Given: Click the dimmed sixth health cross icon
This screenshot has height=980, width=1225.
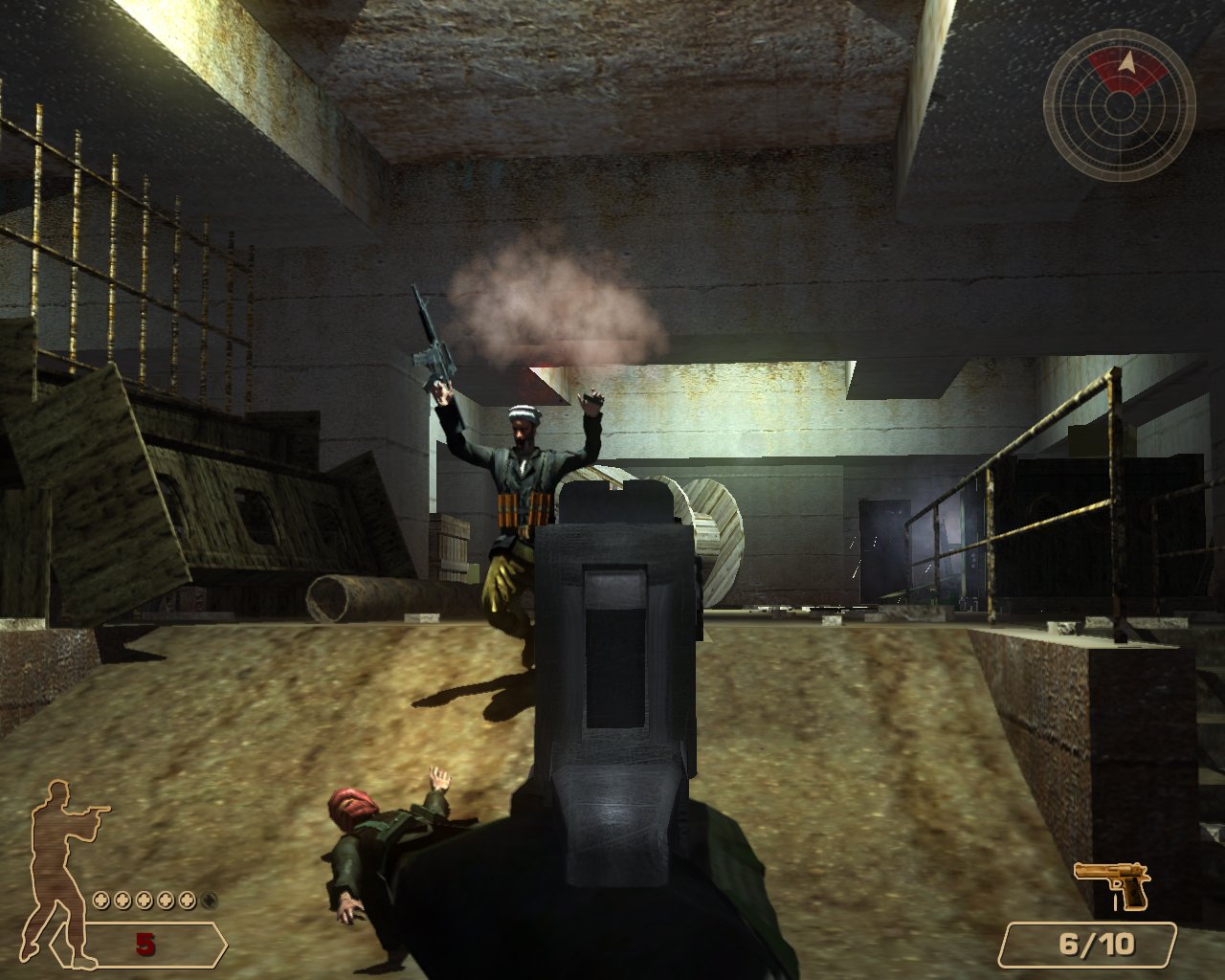Looking at the screenshot, I should [210, 900].
